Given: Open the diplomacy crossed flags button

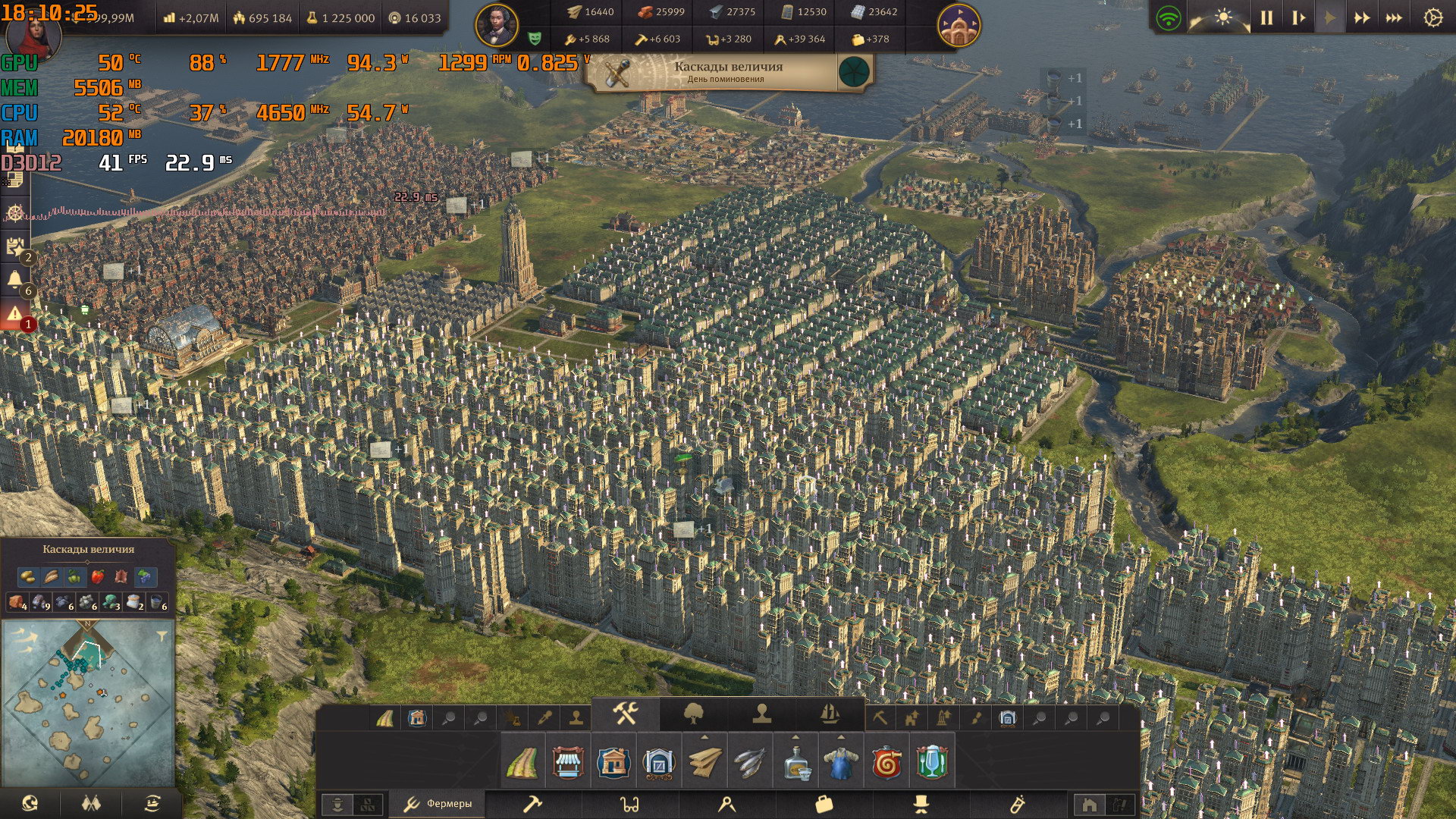Looking at the screenshot, I should pyautogui.click(x=91, y=803).
